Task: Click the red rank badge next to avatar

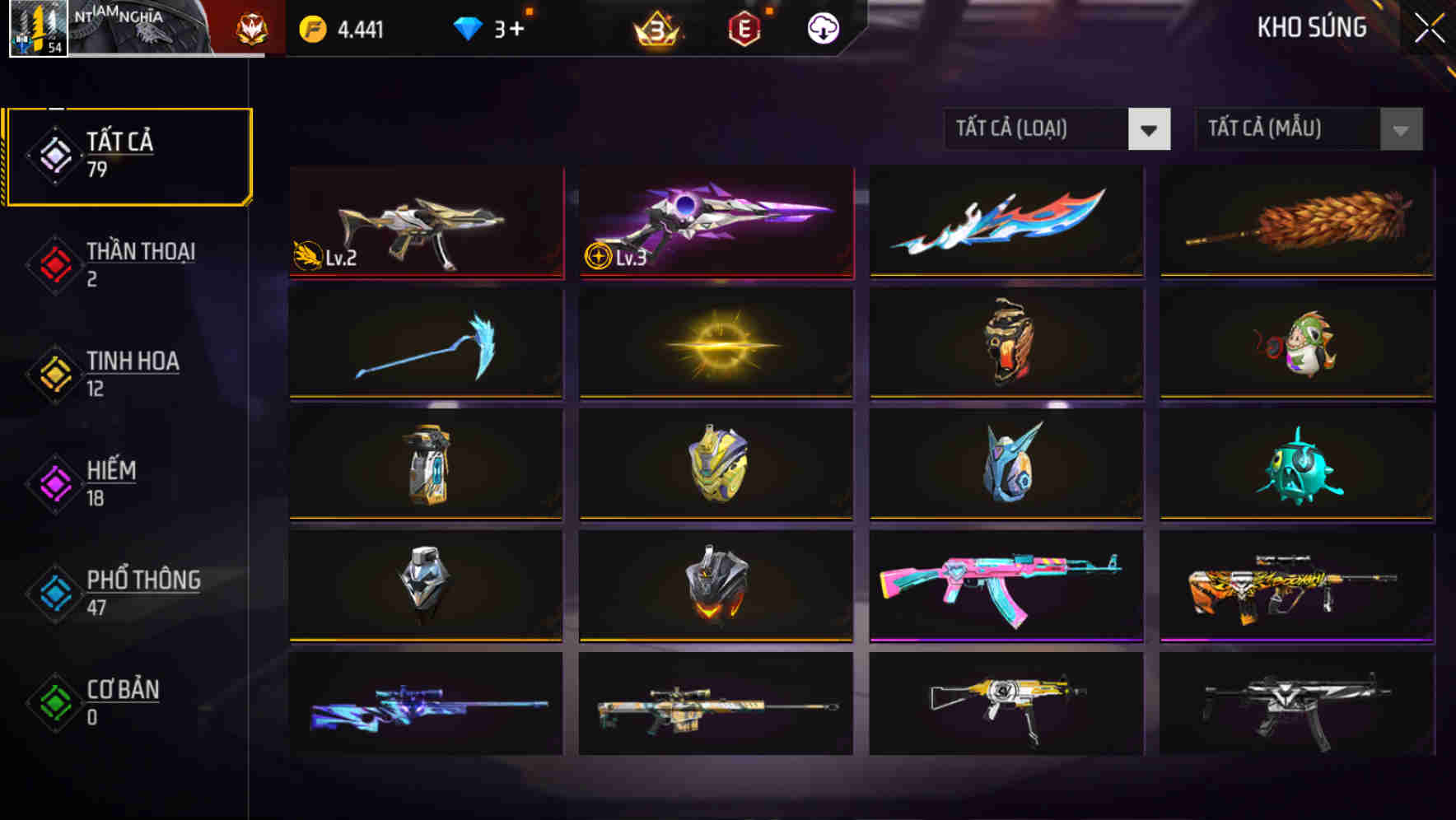Action: point(254,27)
